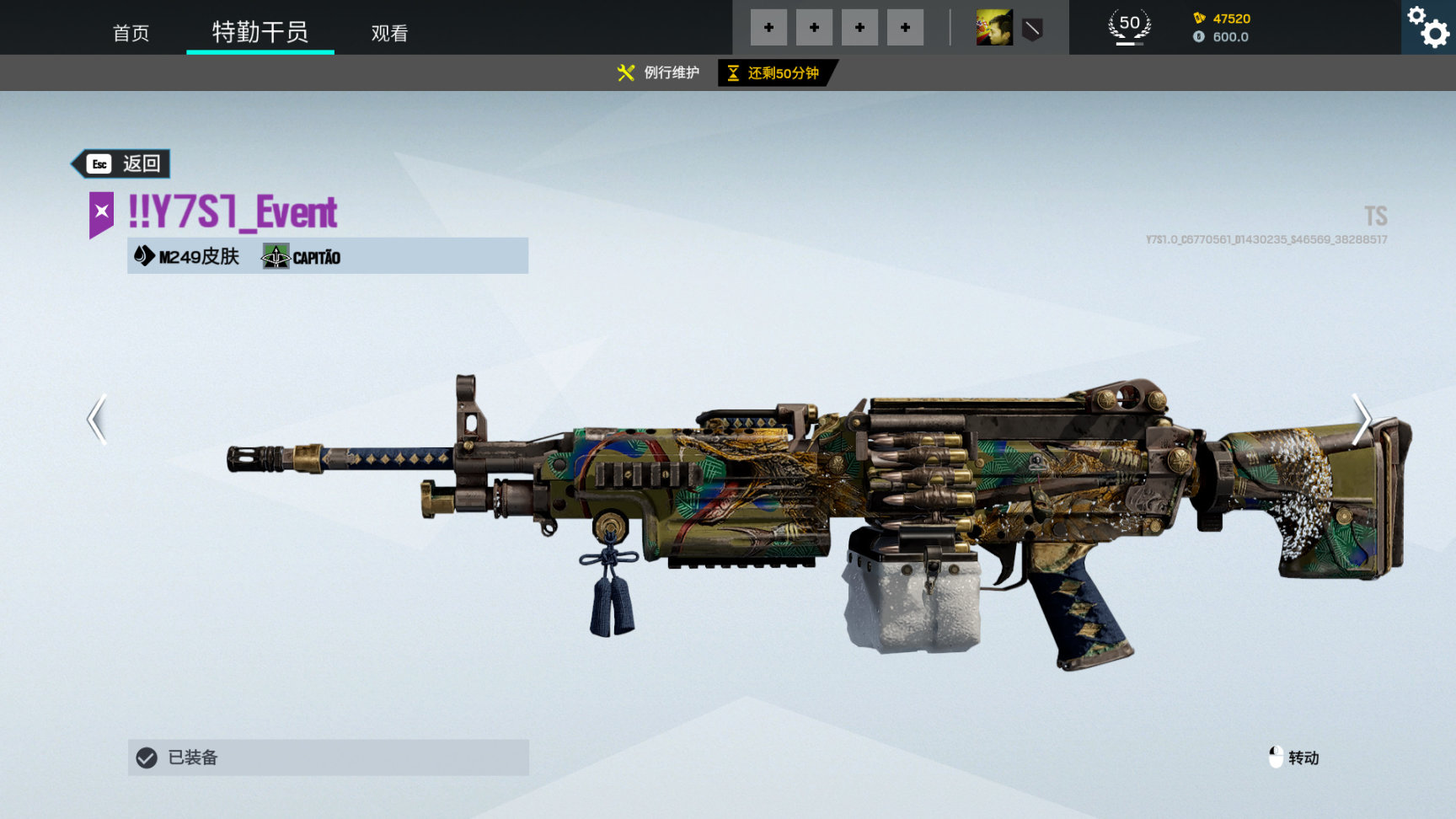Click the 47520 renown currency counter
Viewport: 1456px width, 819px height.
pyautogui.click(x=1222, y=19)
